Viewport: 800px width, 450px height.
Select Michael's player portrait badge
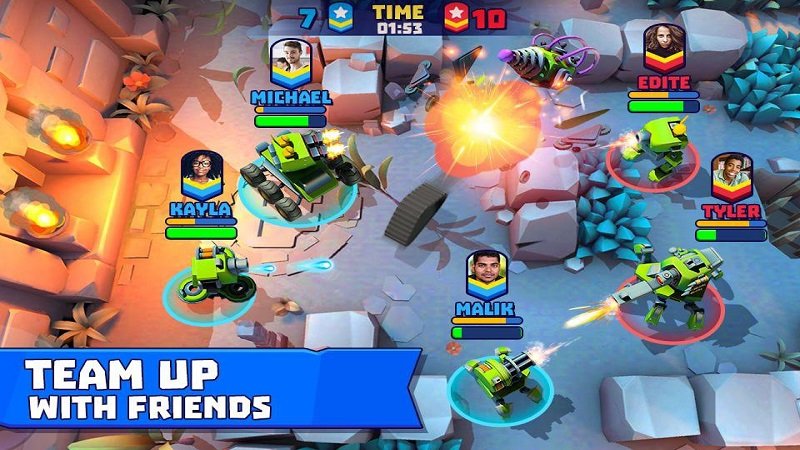tap(290, 62)
